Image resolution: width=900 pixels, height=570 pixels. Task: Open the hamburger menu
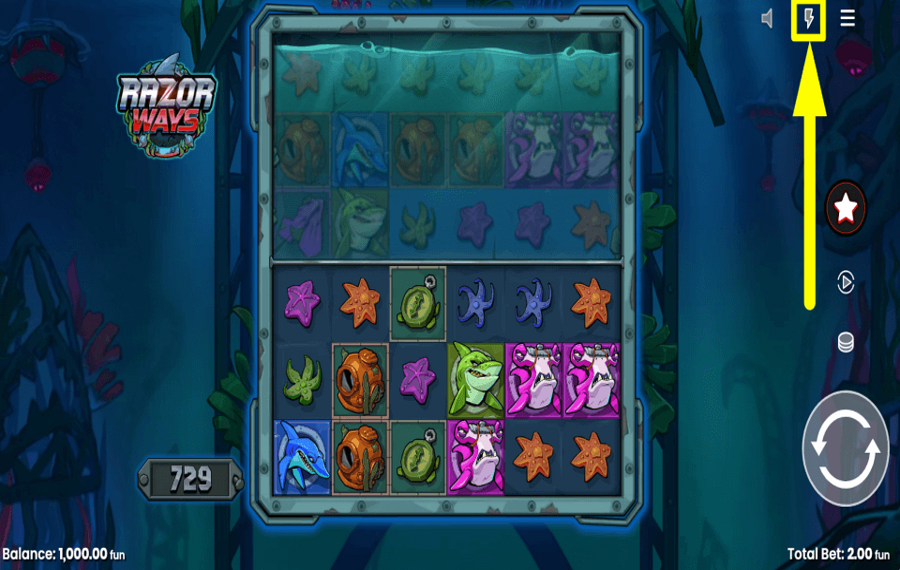(x=847, y=19)
